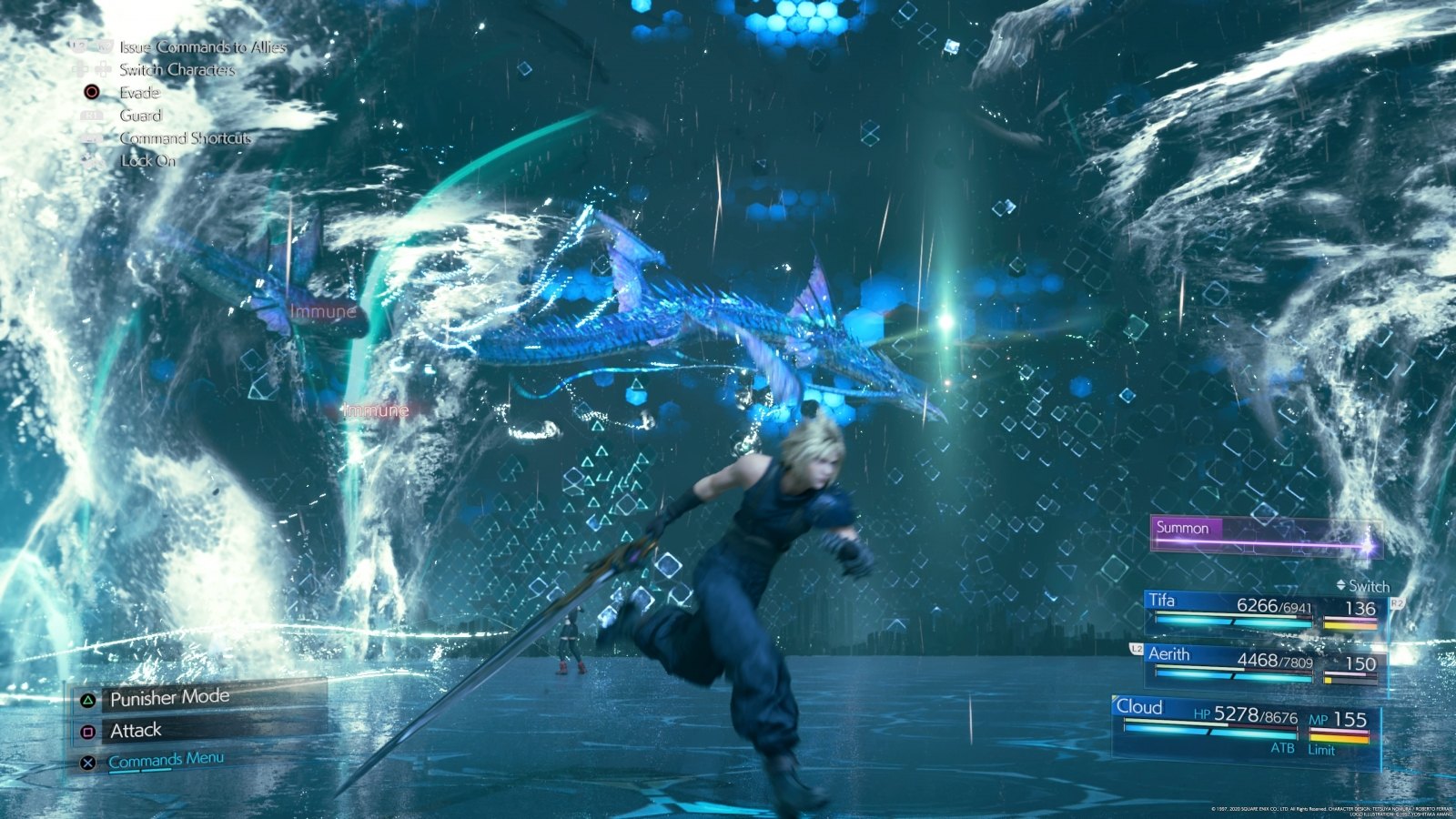
Task: Click the L2 icon beside Aerith's plate
Action: (x=1136, y=649)
